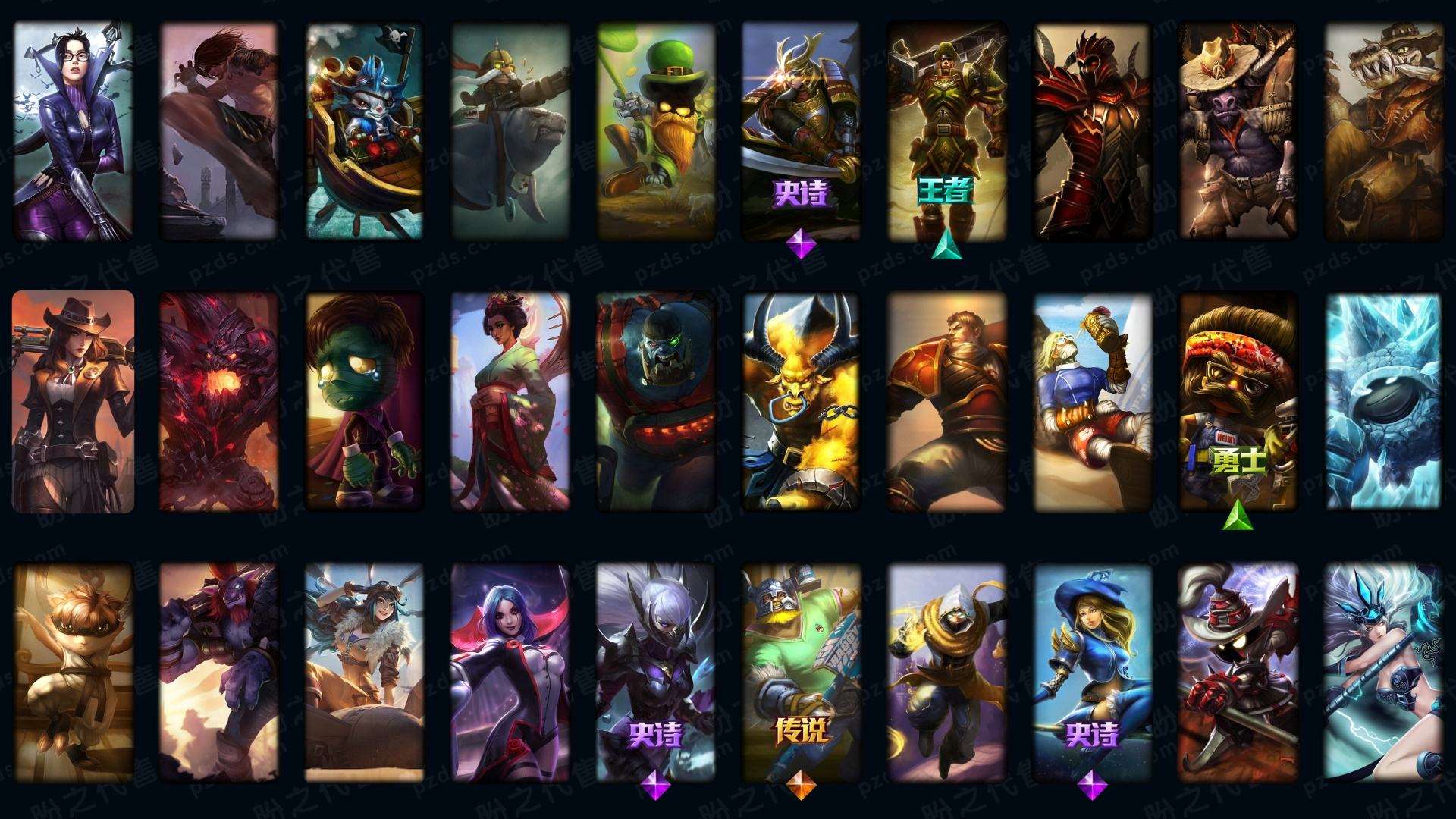Open the Heimerdinger card labeled 勇士
The image size is (1456, 819).
pyautogui.click(x=1238, y=402)
